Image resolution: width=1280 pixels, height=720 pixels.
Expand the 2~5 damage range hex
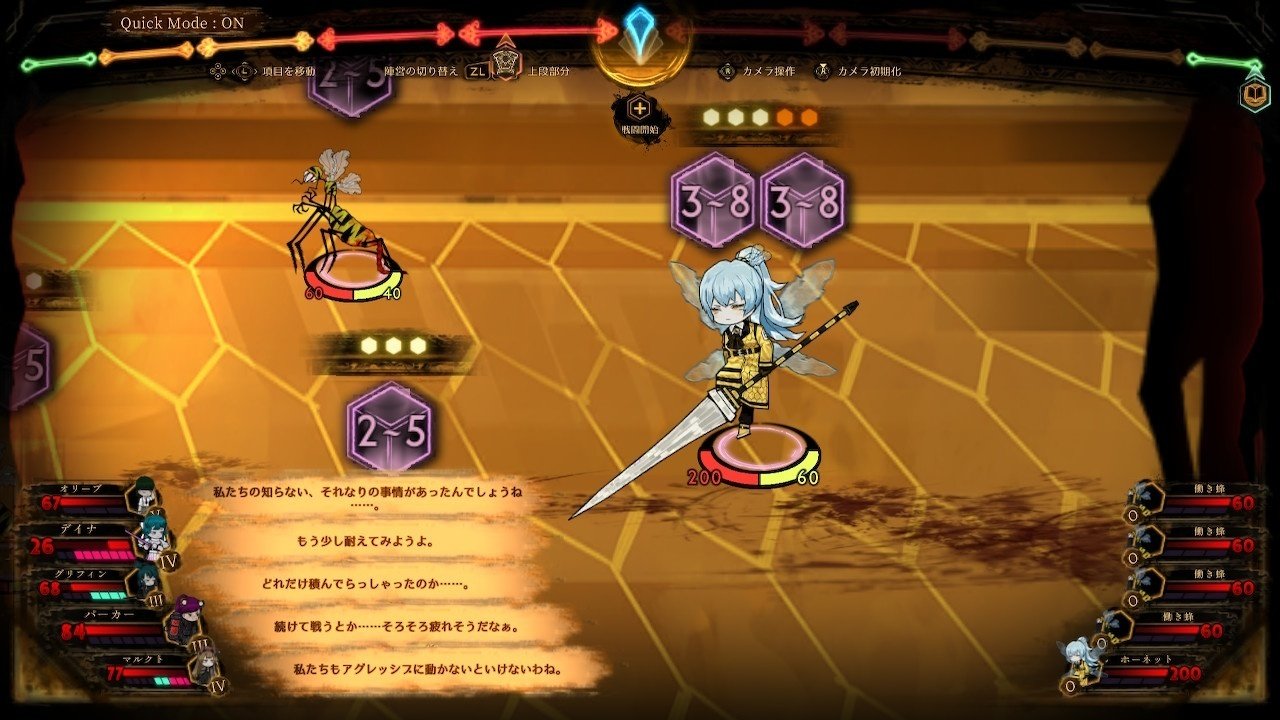pyautogui.click(x=388, y=427)
